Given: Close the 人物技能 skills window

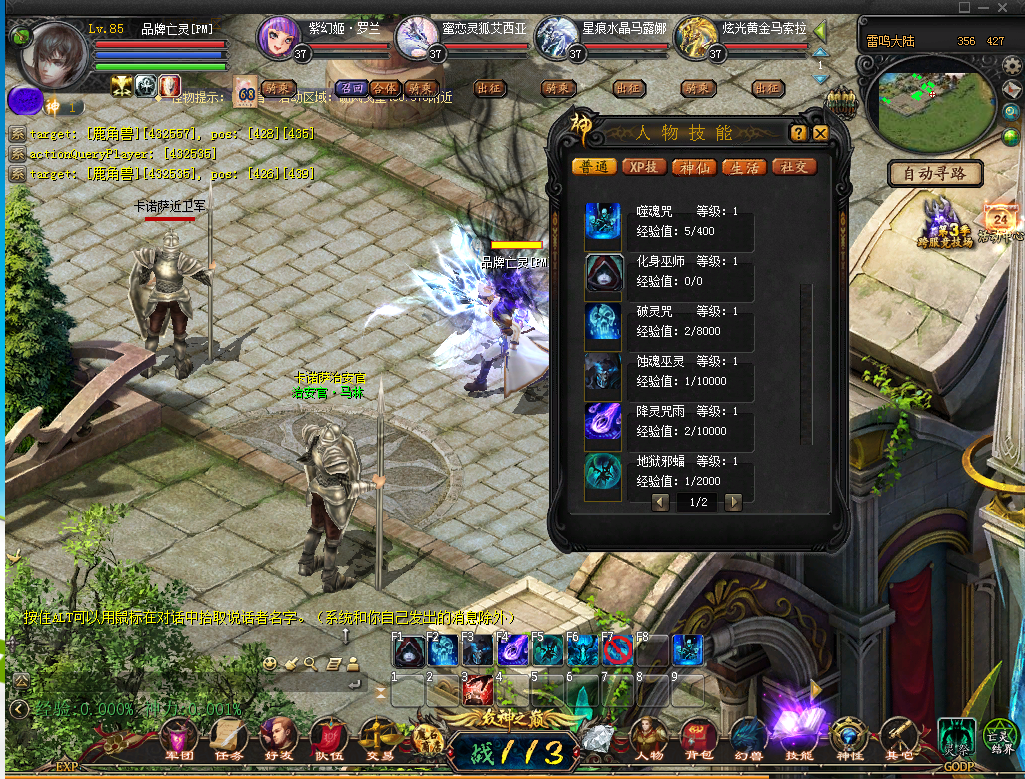Looking at the screenshot, I should pyautogui.click(x=821, y=133).
